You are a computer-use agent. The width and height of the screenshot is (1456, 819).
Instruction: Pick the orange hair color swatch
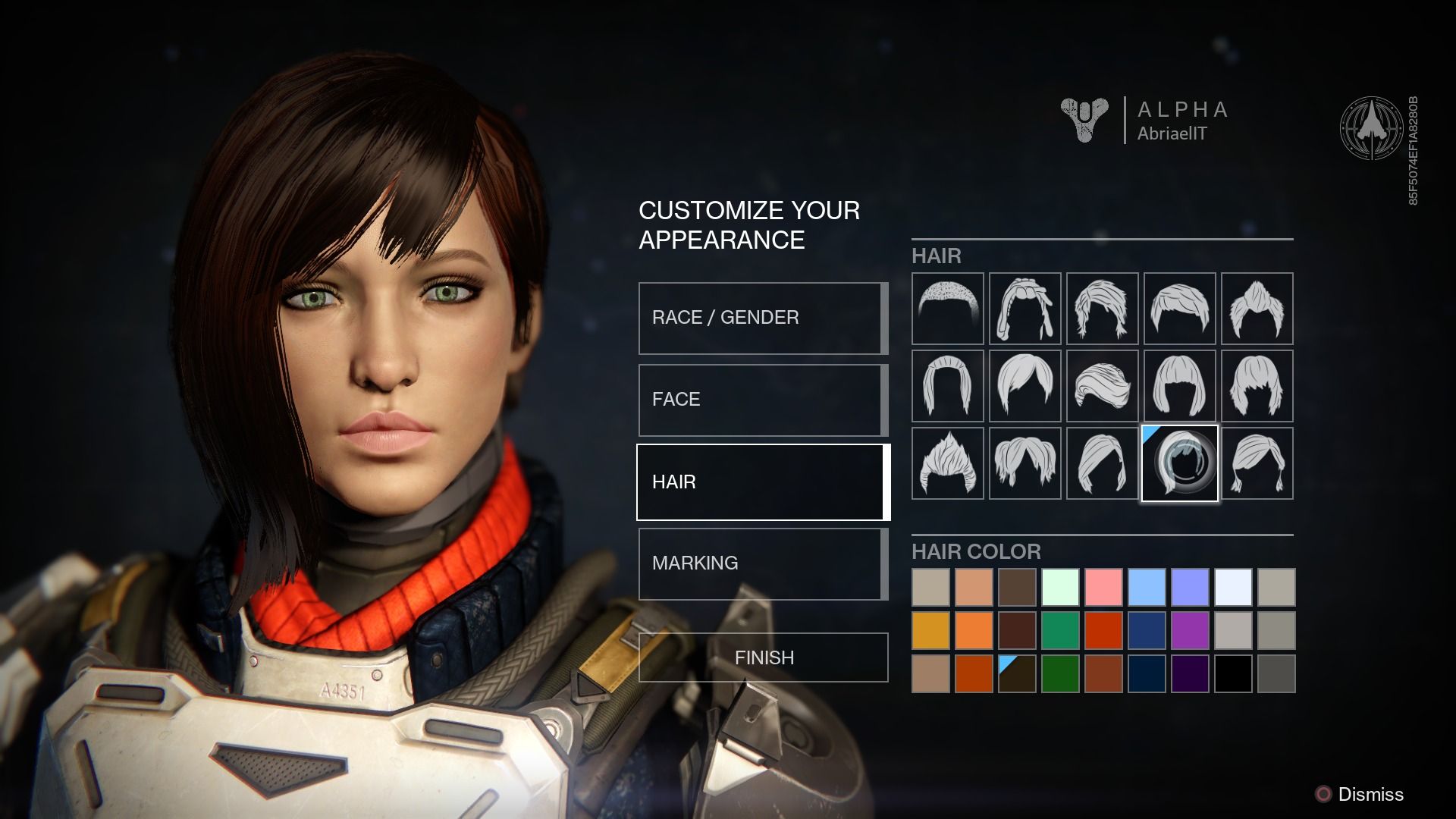[x=974, y=630]
